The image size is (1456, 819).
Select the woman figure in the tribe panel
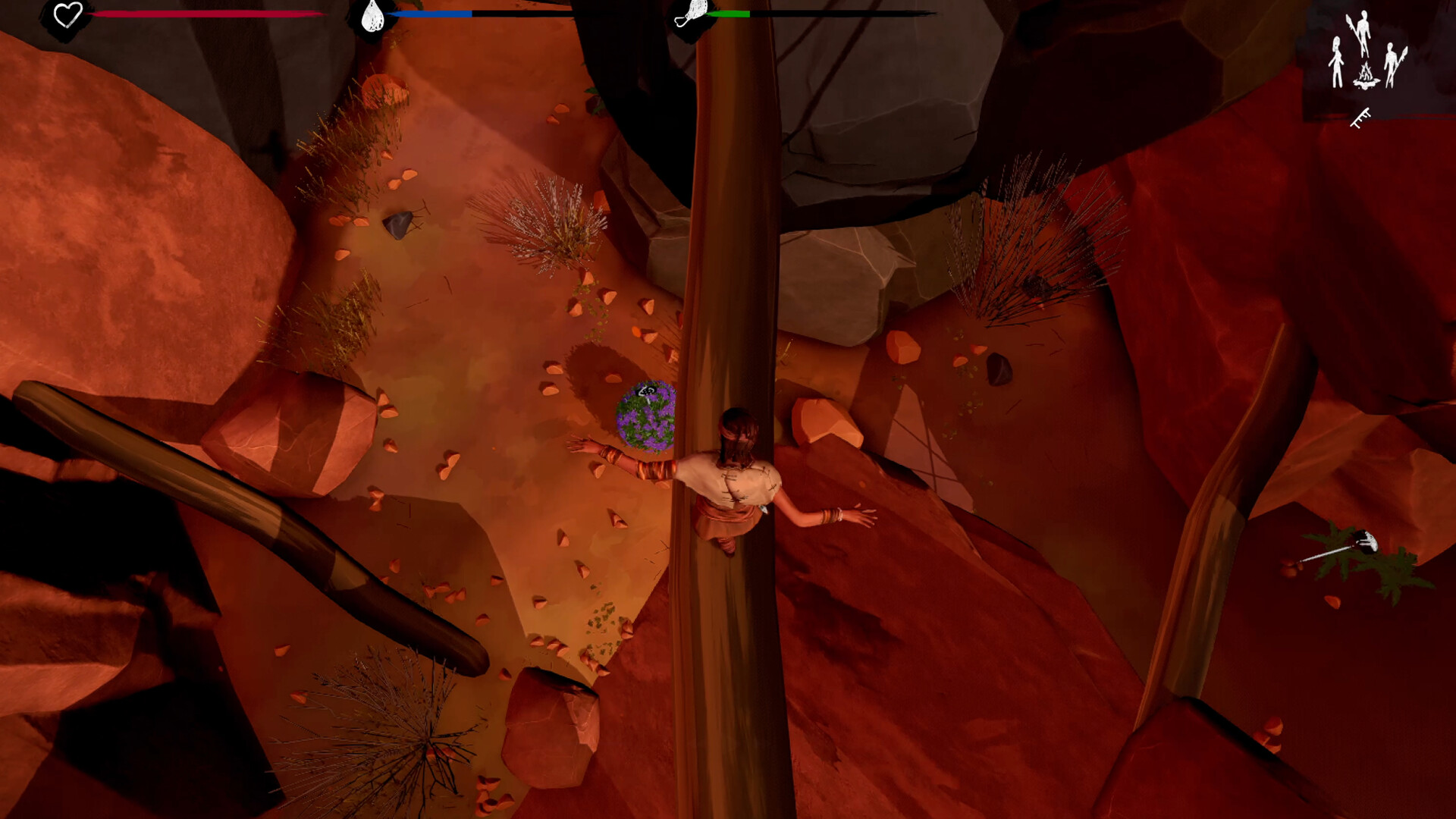click(x=1337, y=61)
